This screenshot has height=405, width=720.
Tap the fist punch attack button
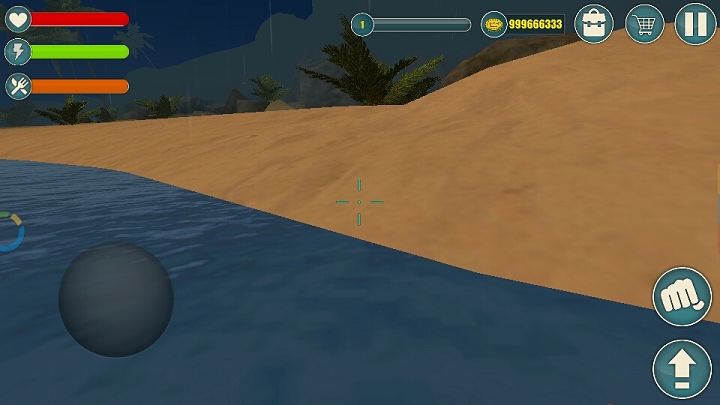(681, 295)
